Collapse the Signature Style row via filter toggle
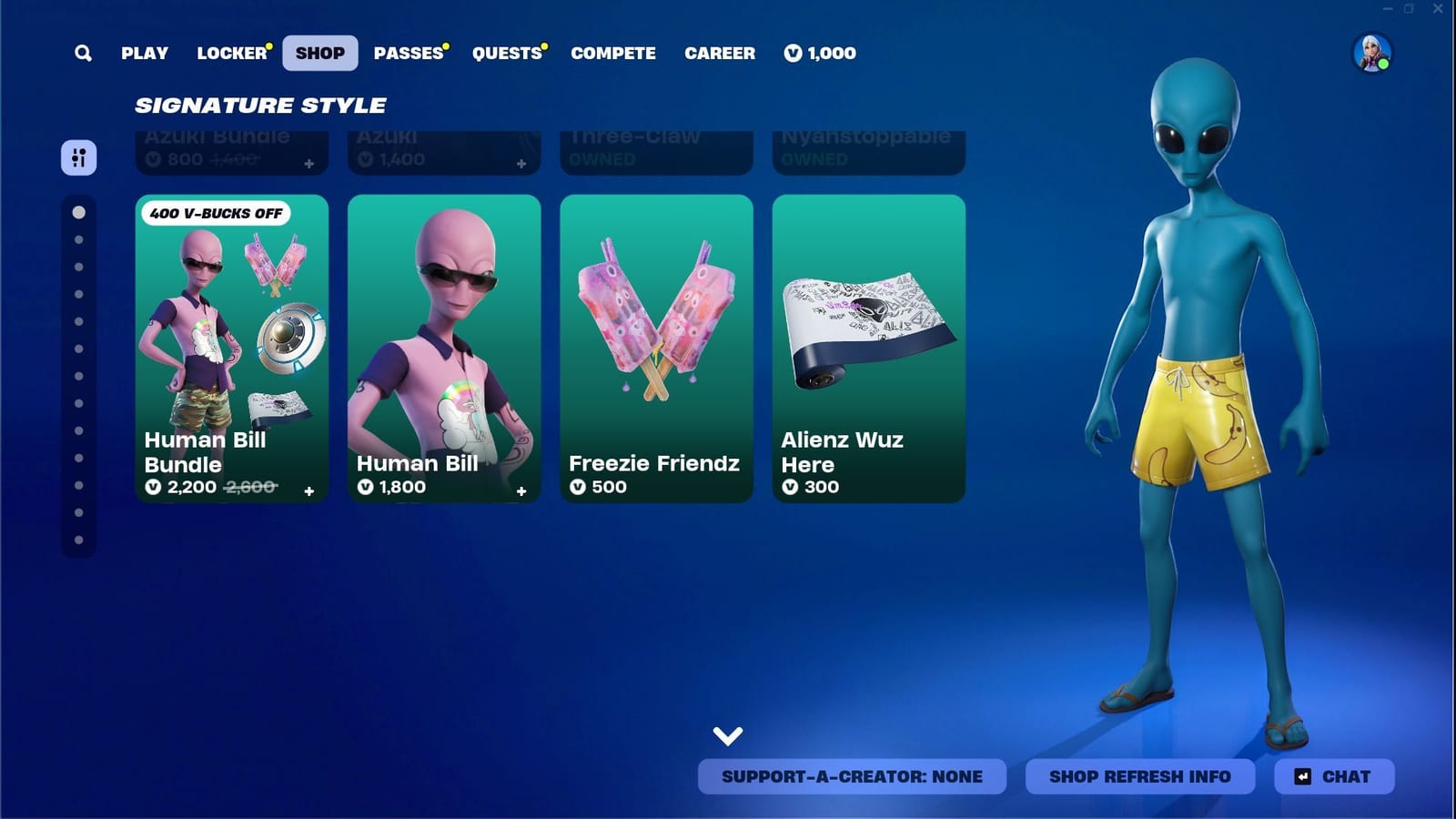The height and width of the screenshot is (819, 1456). pos(78,157)
